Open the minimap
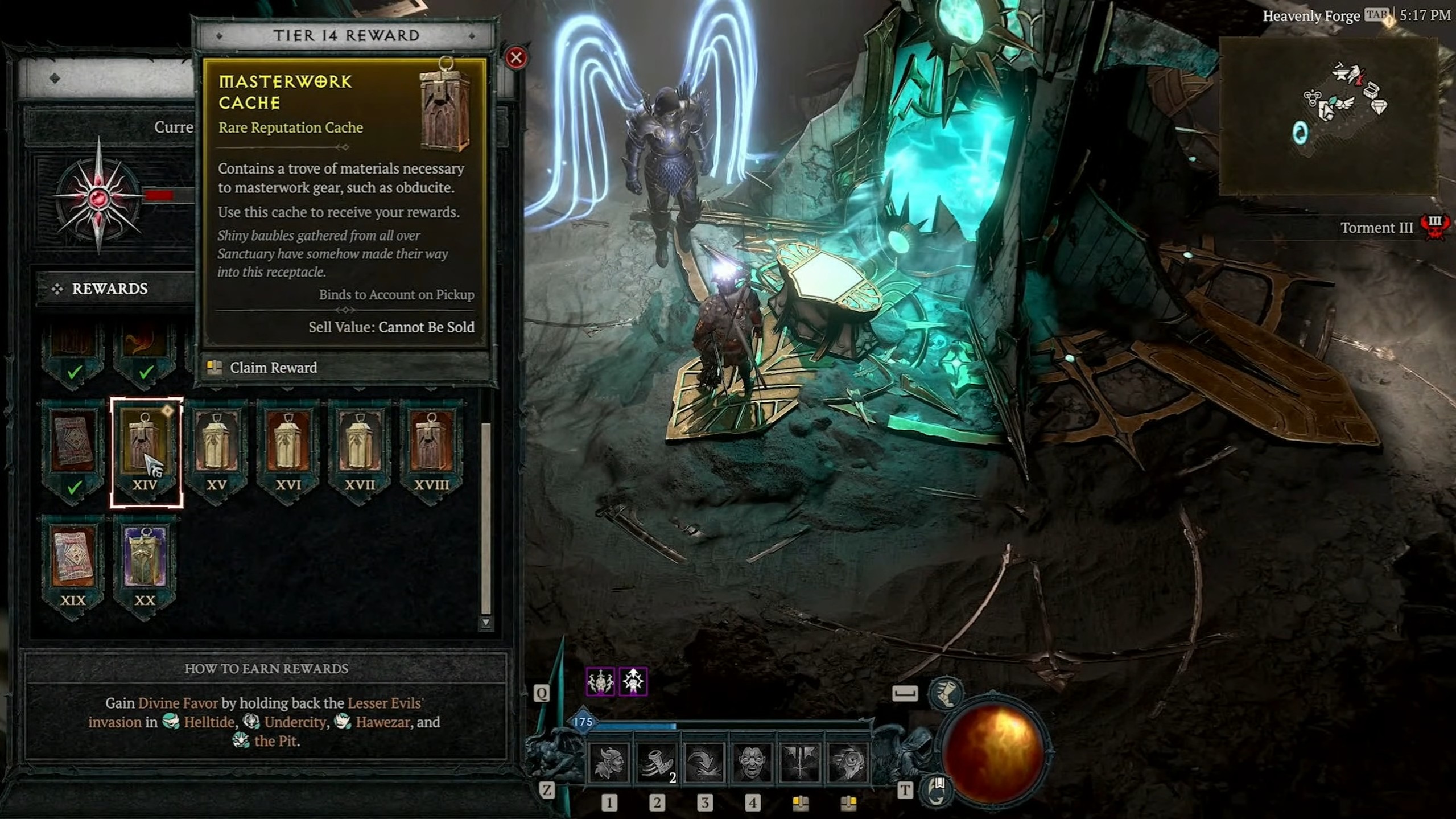This screenshot has height=819, width=1456. point(1329,116)
